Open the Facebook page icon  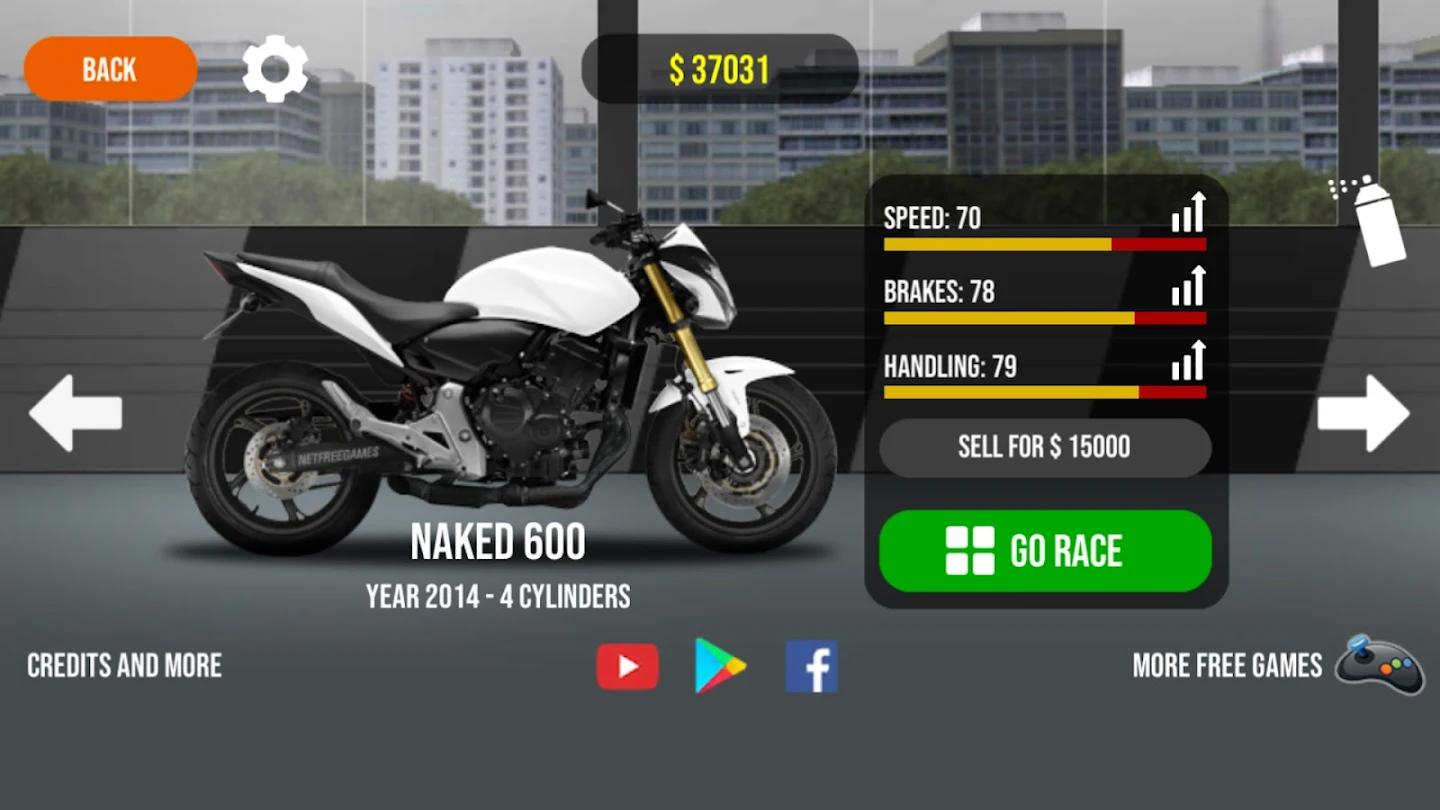(811, 665)
